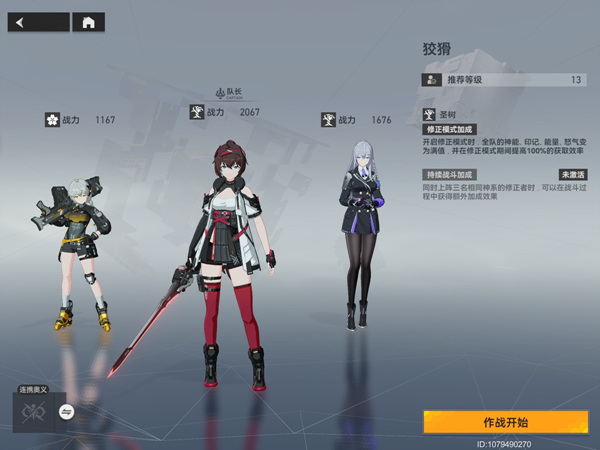The height and width of the screenshot is (450, 600).
Task: Go back with the arrow button
Action: [38, 22]
